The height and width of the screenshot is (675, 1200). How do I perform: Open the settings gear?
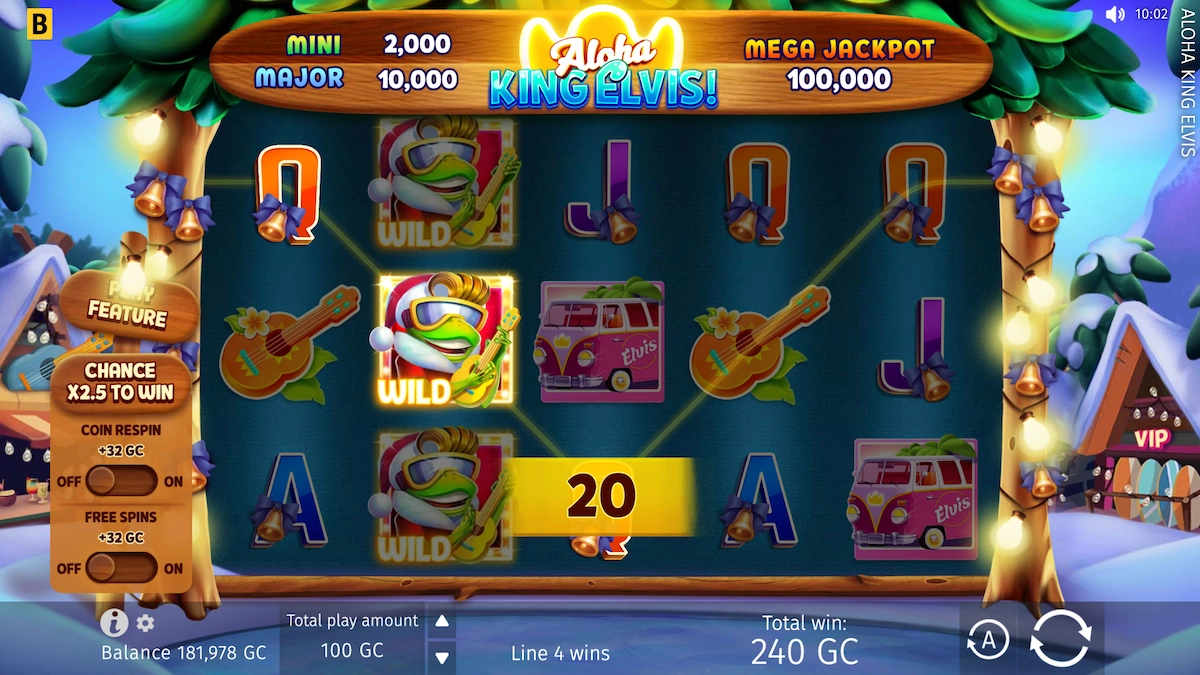(x=146, y=624)
